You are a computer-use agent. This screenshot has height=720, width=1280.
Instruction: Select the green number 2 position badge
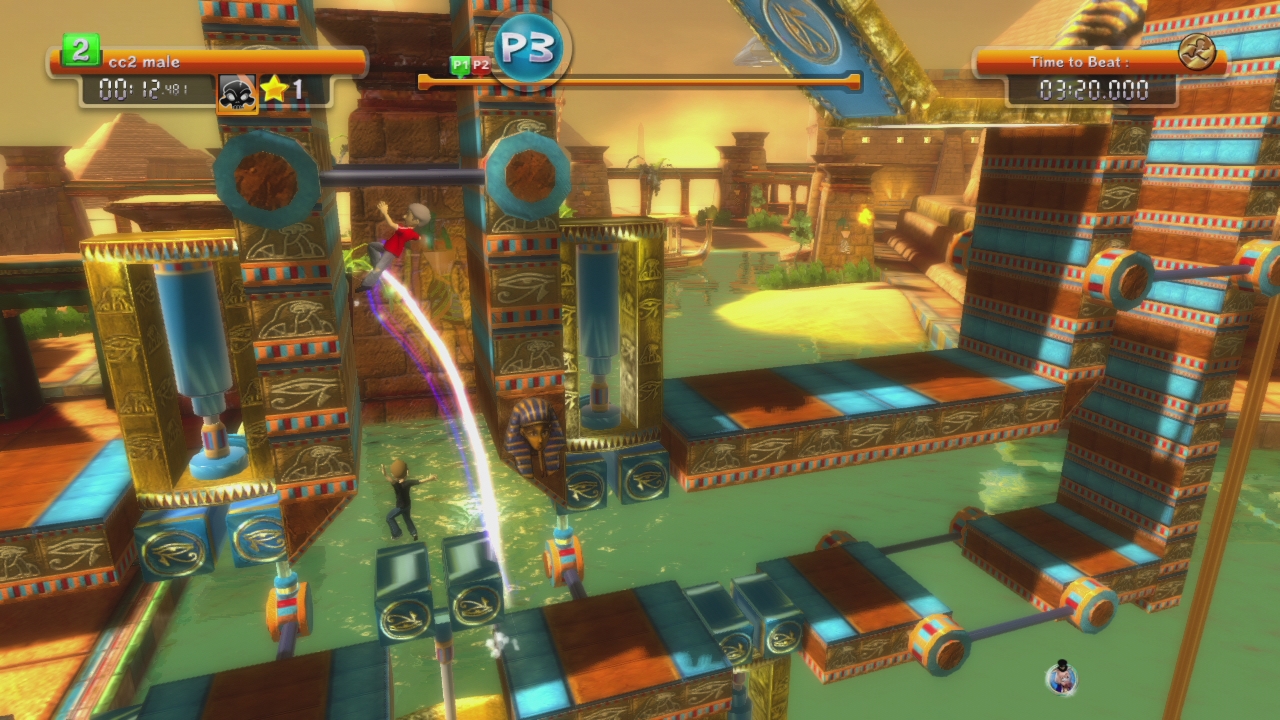click(80, 50)
